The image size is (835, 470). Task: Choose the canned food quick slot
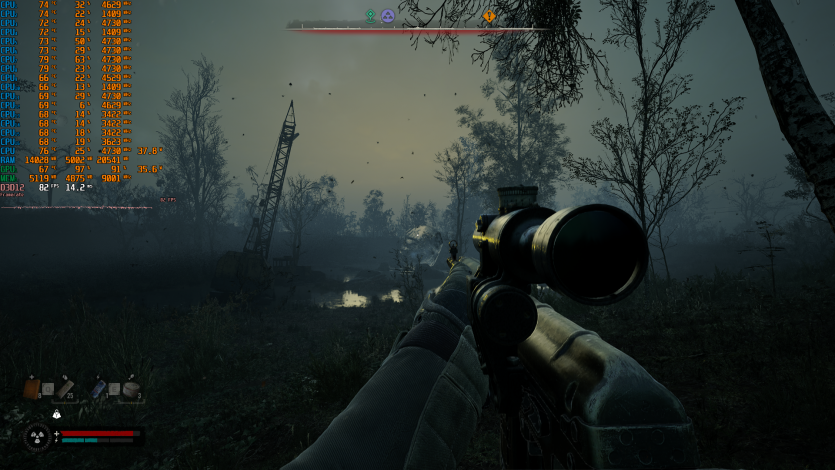click(x=130, y=388)
